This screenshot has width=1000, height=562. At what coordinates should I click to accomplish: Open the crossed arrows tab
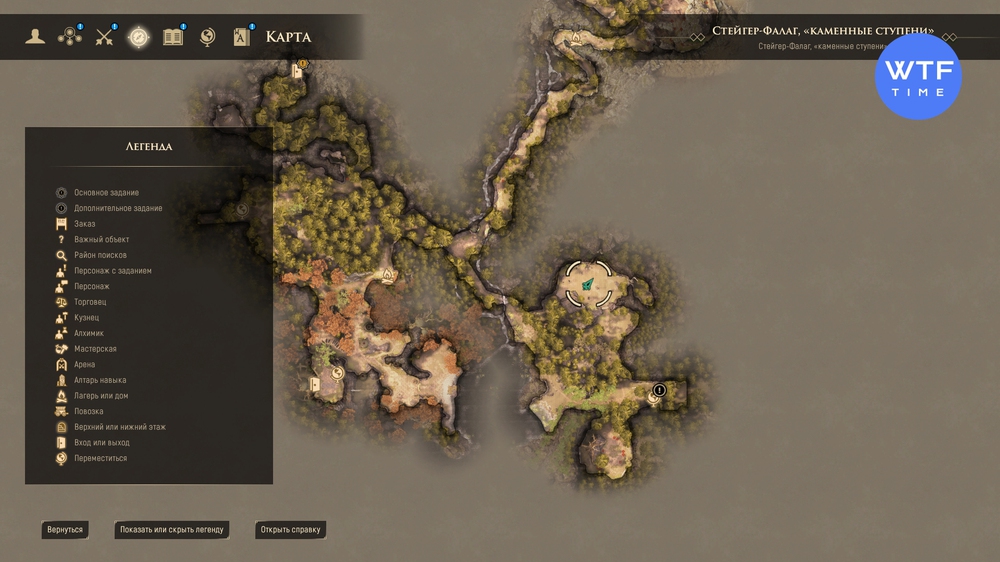(105, 37)
